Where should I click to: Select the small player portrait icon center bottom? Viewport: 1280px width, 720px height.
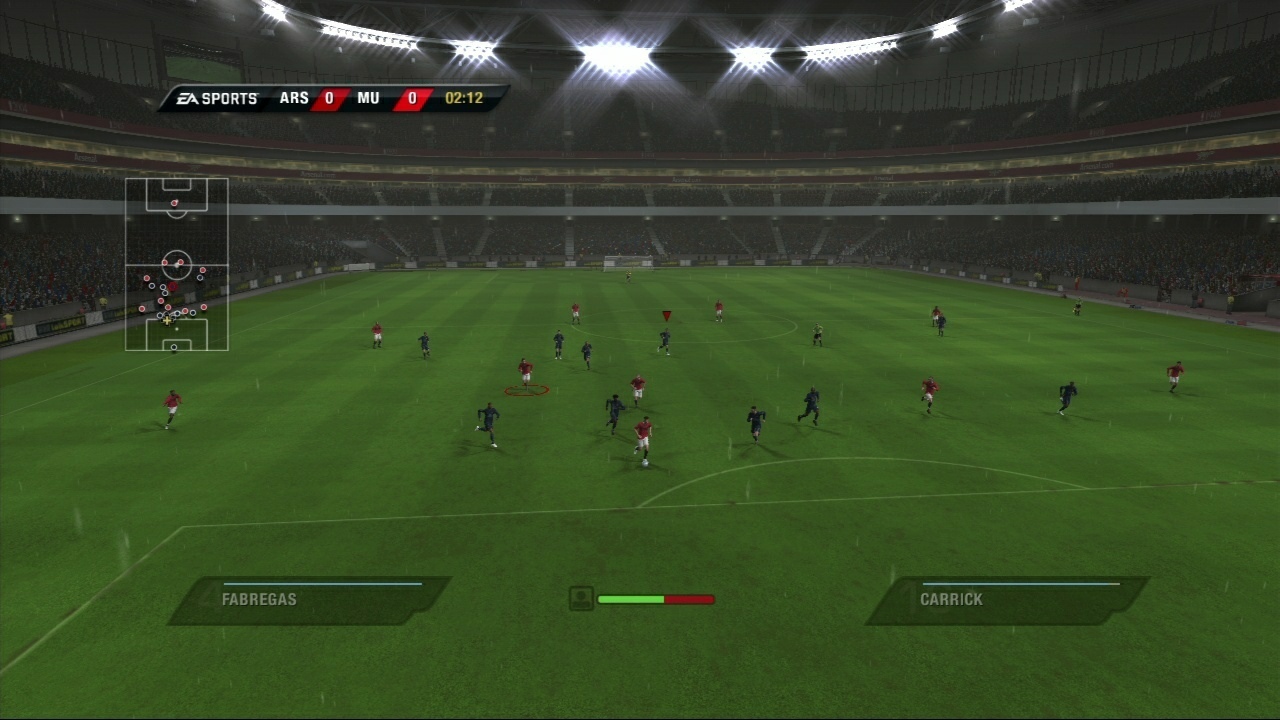click(x=579, y=598)
